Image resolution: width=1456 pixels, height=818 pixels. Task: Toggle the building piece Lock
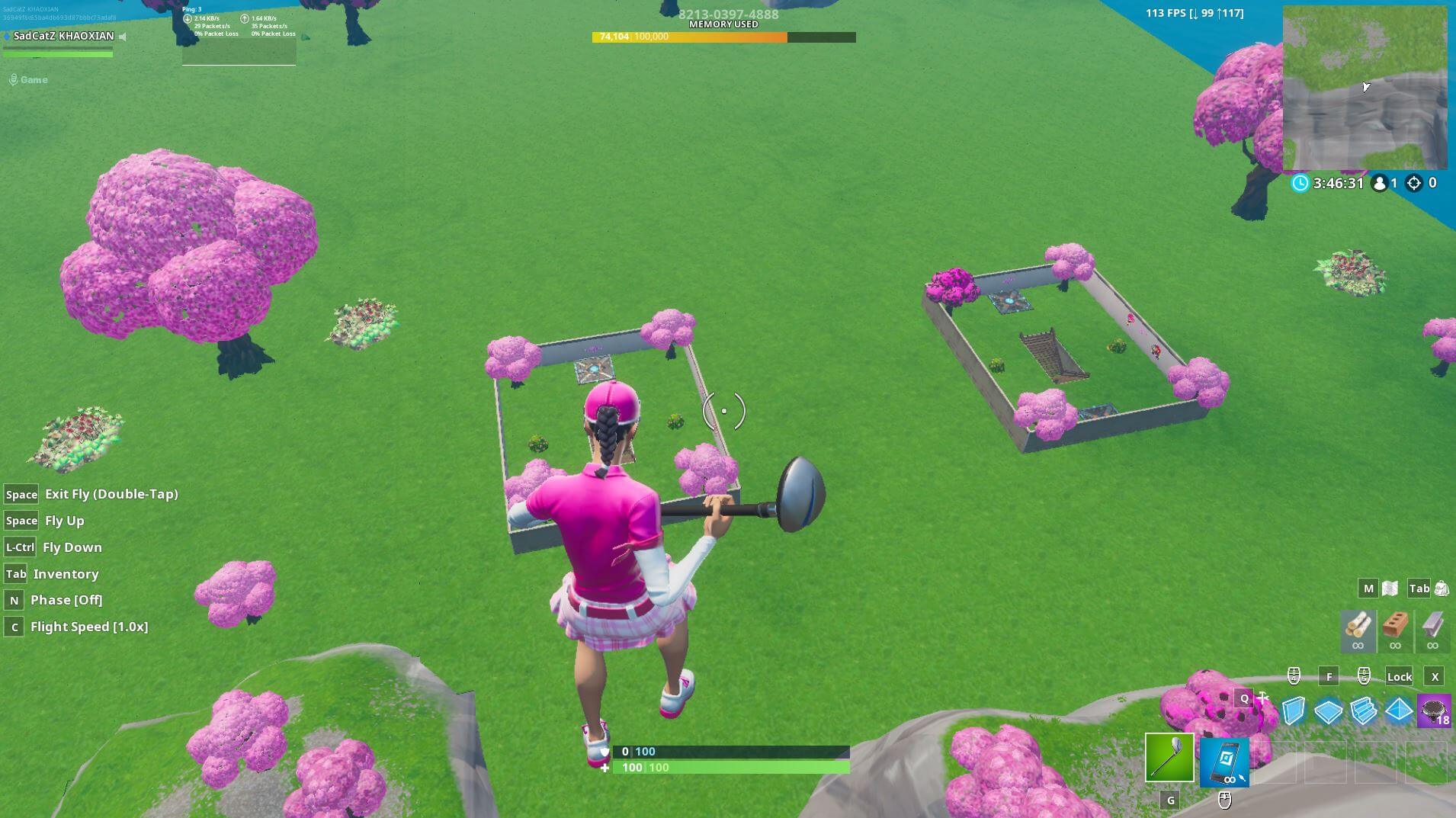point(1400,676)
